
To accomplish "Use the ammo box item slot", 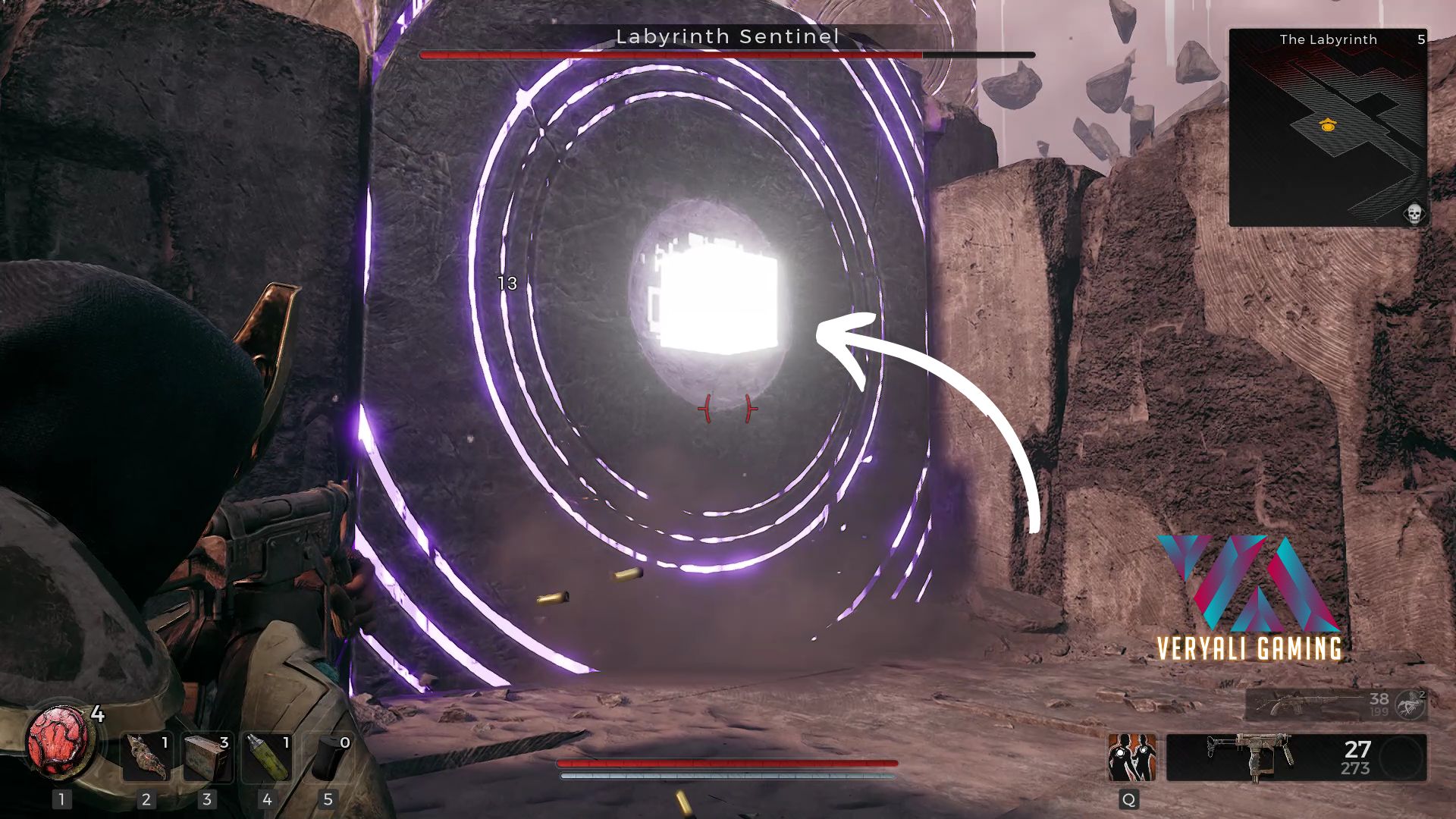I will (207, 756).
